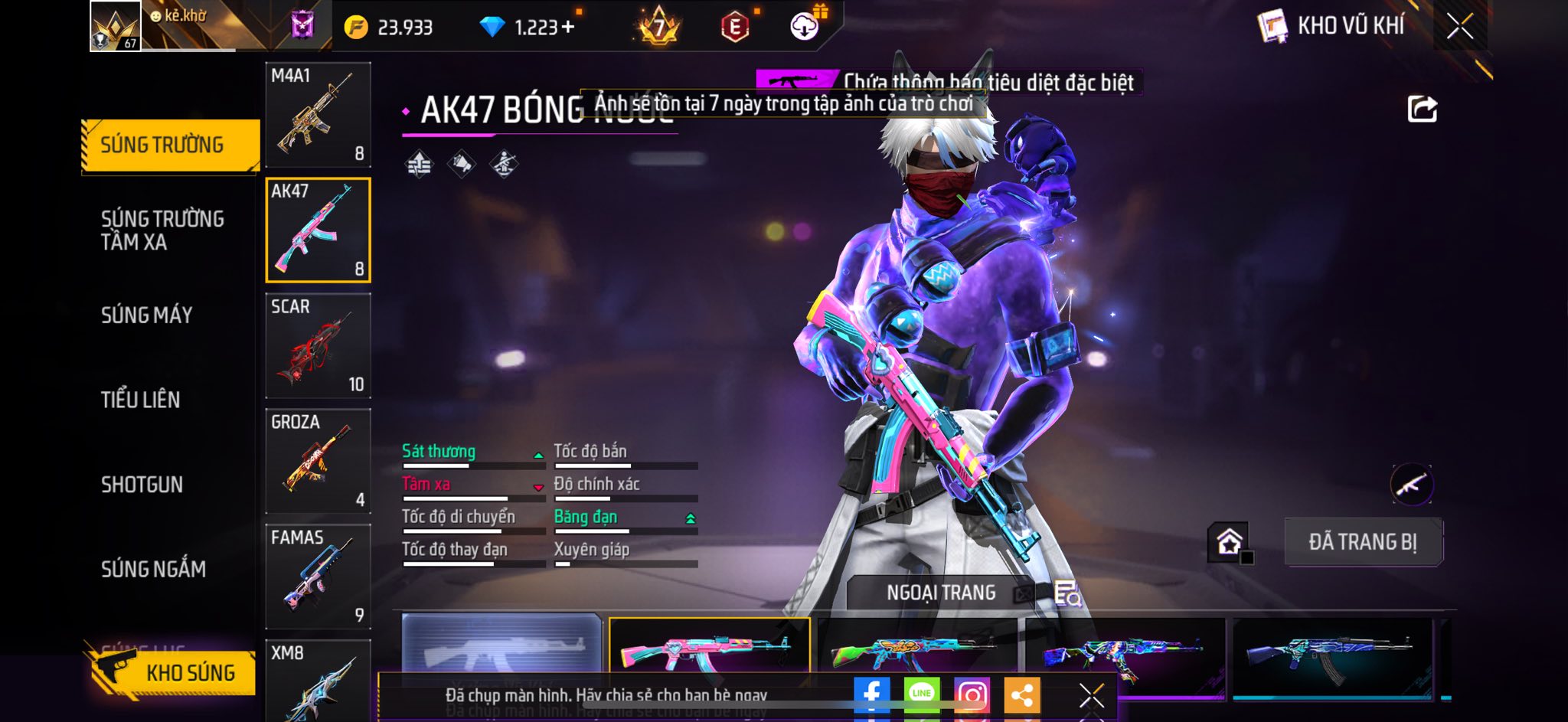The width and height of the screenshot is (1568, 722).
Task: Open the NGOẠI TRANG skin tab
Action: click(940, 593)
